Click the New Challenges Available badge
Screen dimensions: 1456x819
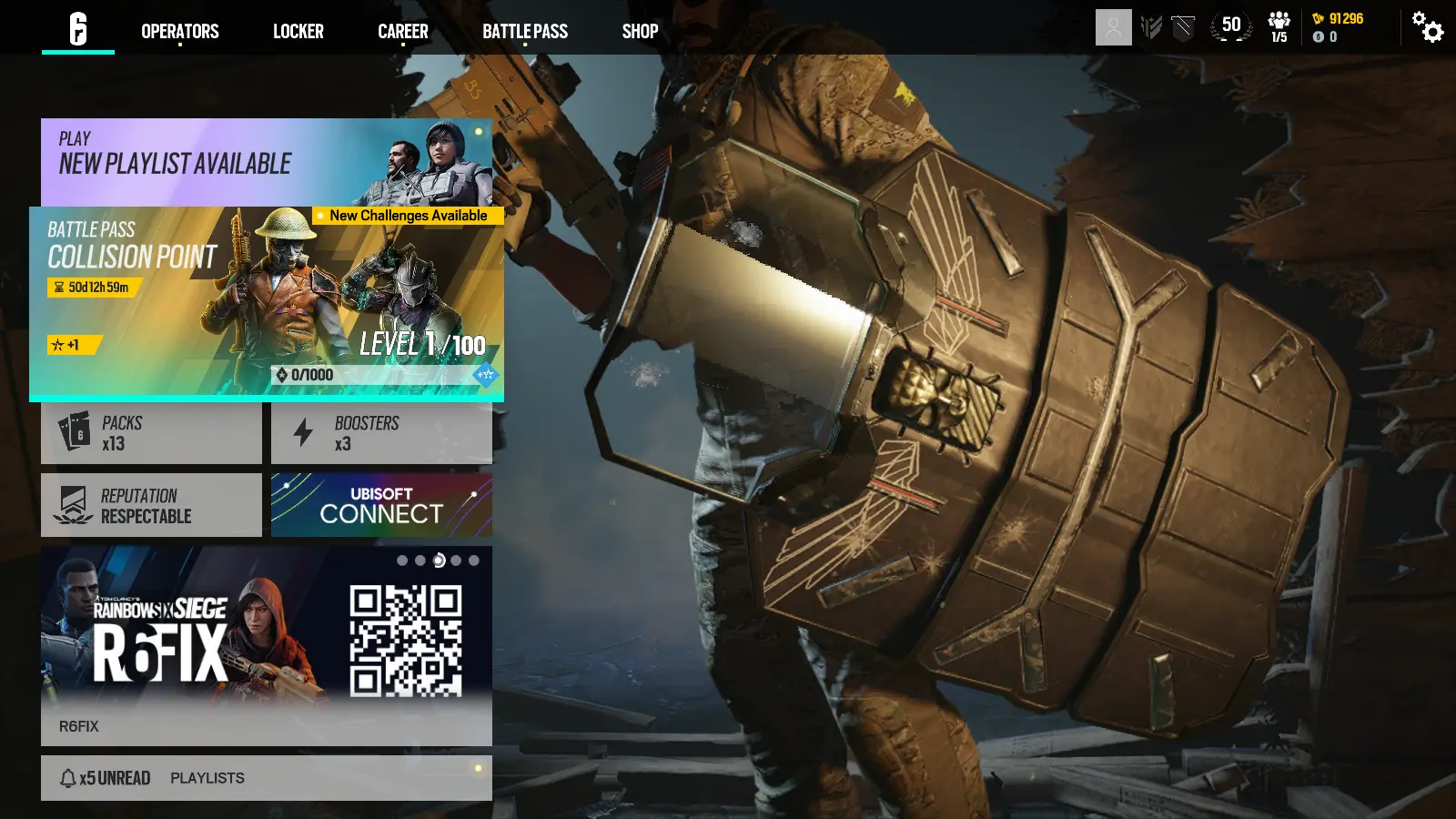pos(407,217)
